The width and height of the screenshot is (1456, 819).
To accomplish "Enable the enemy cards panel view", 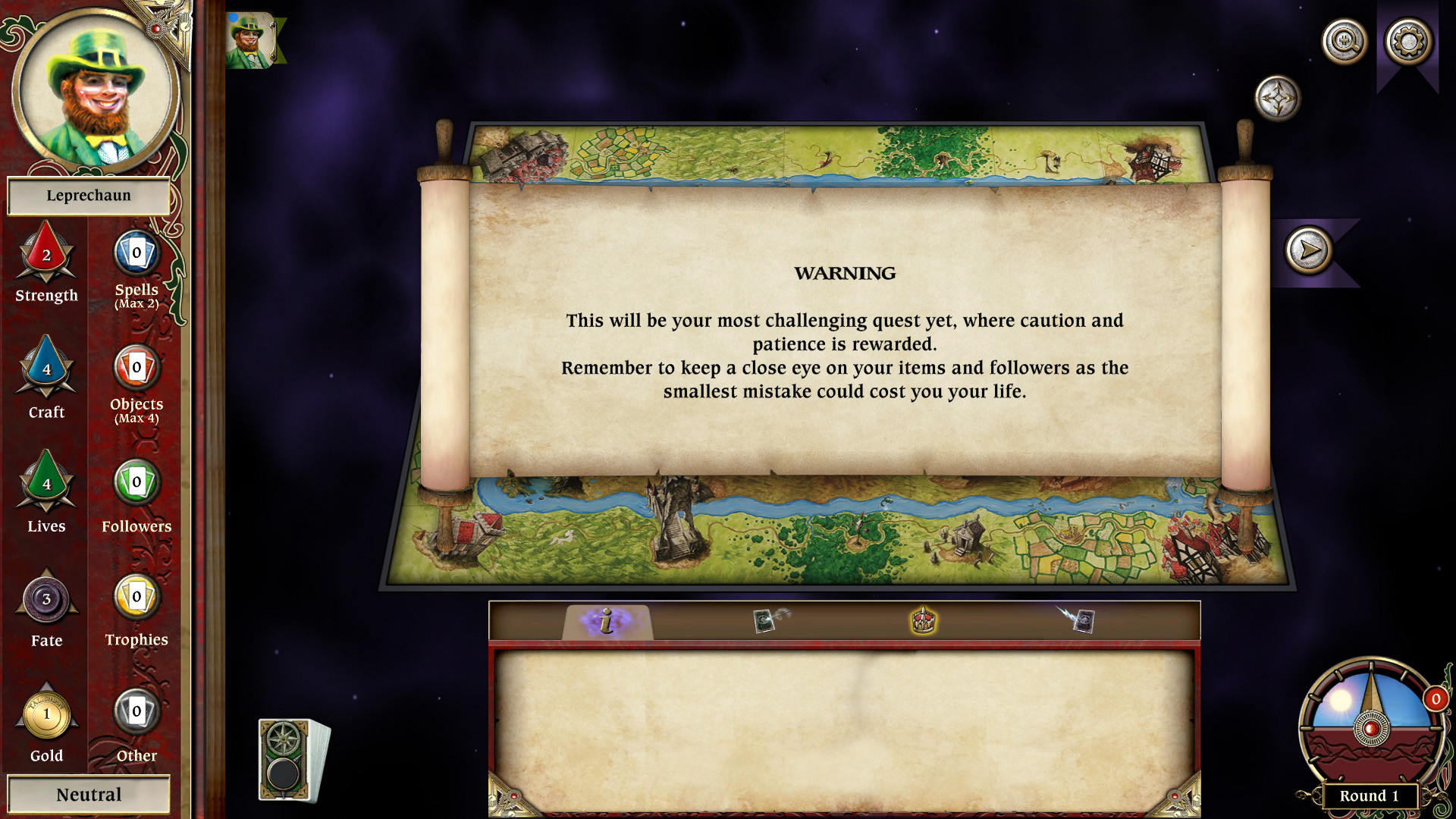I will coord(1084,620).
